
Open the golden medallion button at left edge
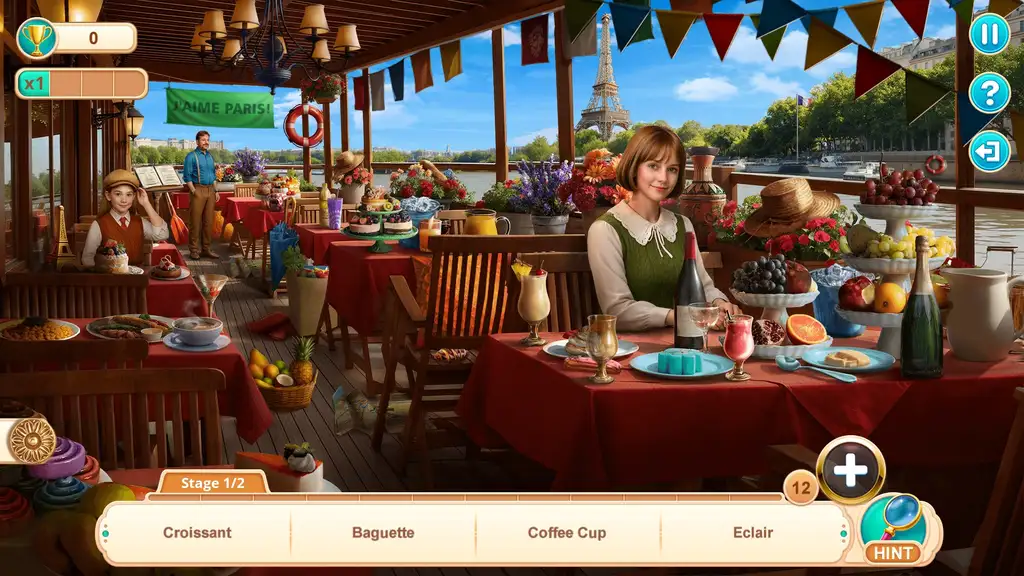click(32, 440)
